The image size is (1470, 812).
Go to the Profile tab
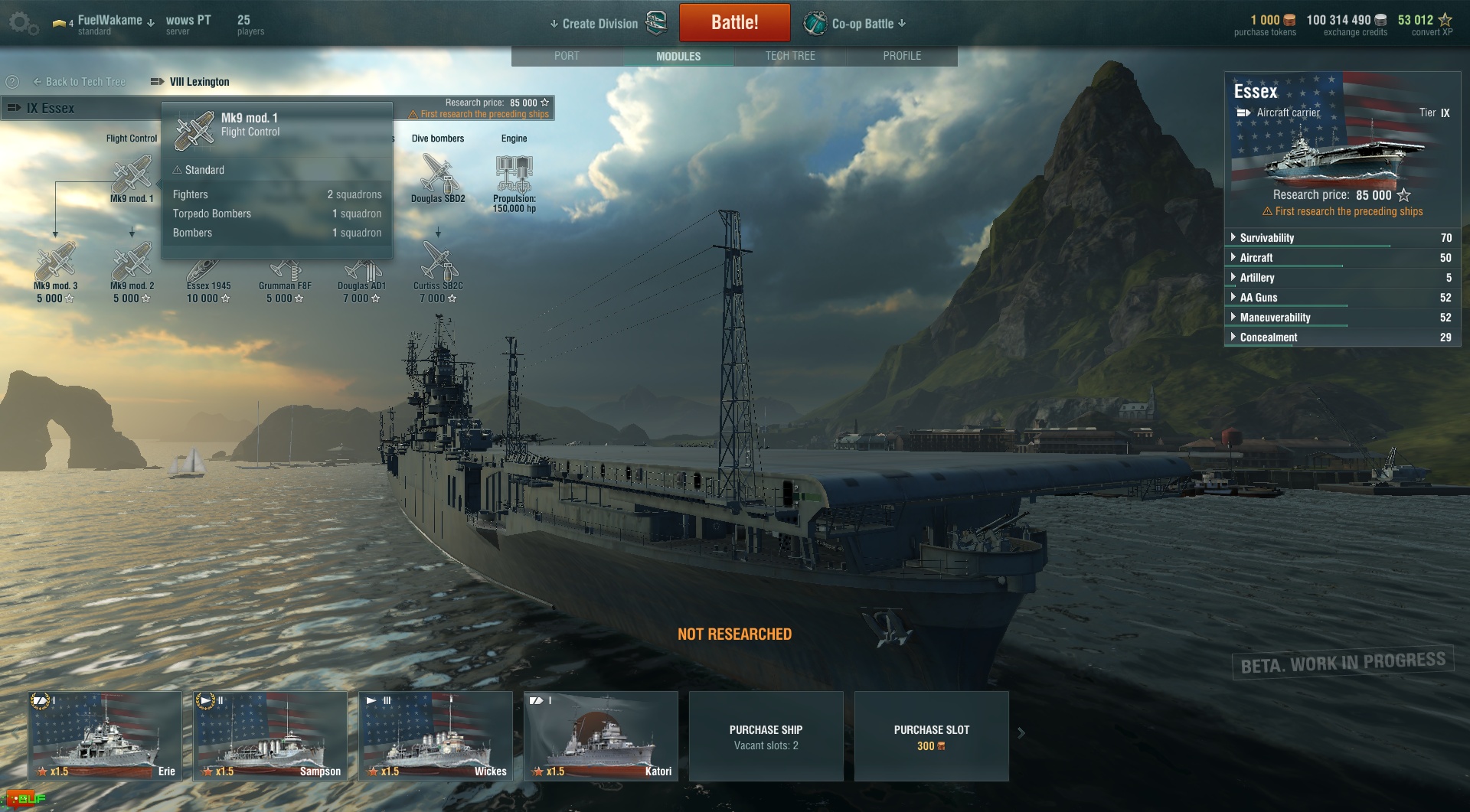(902, 56)
